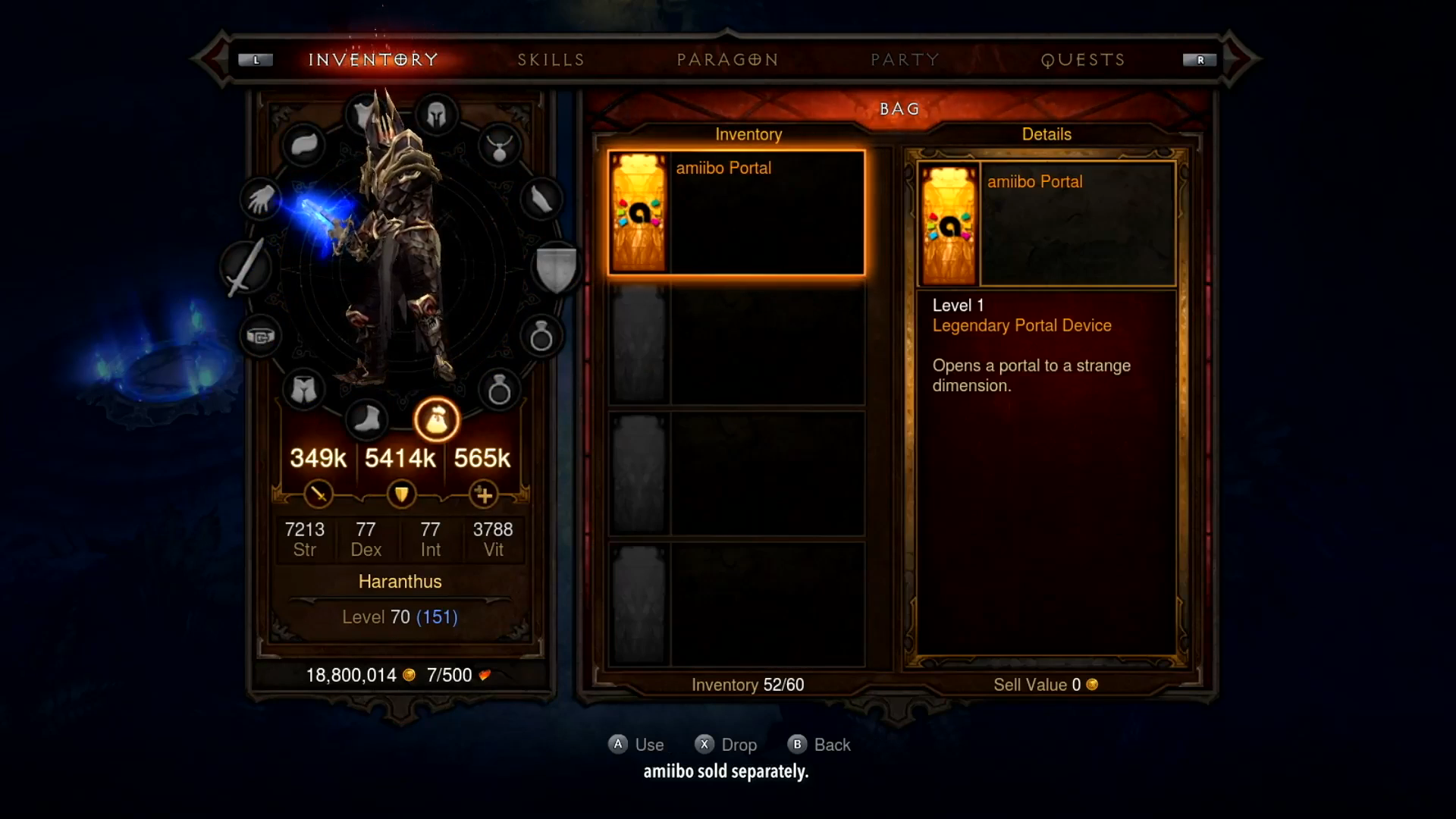Show the damage stat sword icon

(x=318, y=495)
